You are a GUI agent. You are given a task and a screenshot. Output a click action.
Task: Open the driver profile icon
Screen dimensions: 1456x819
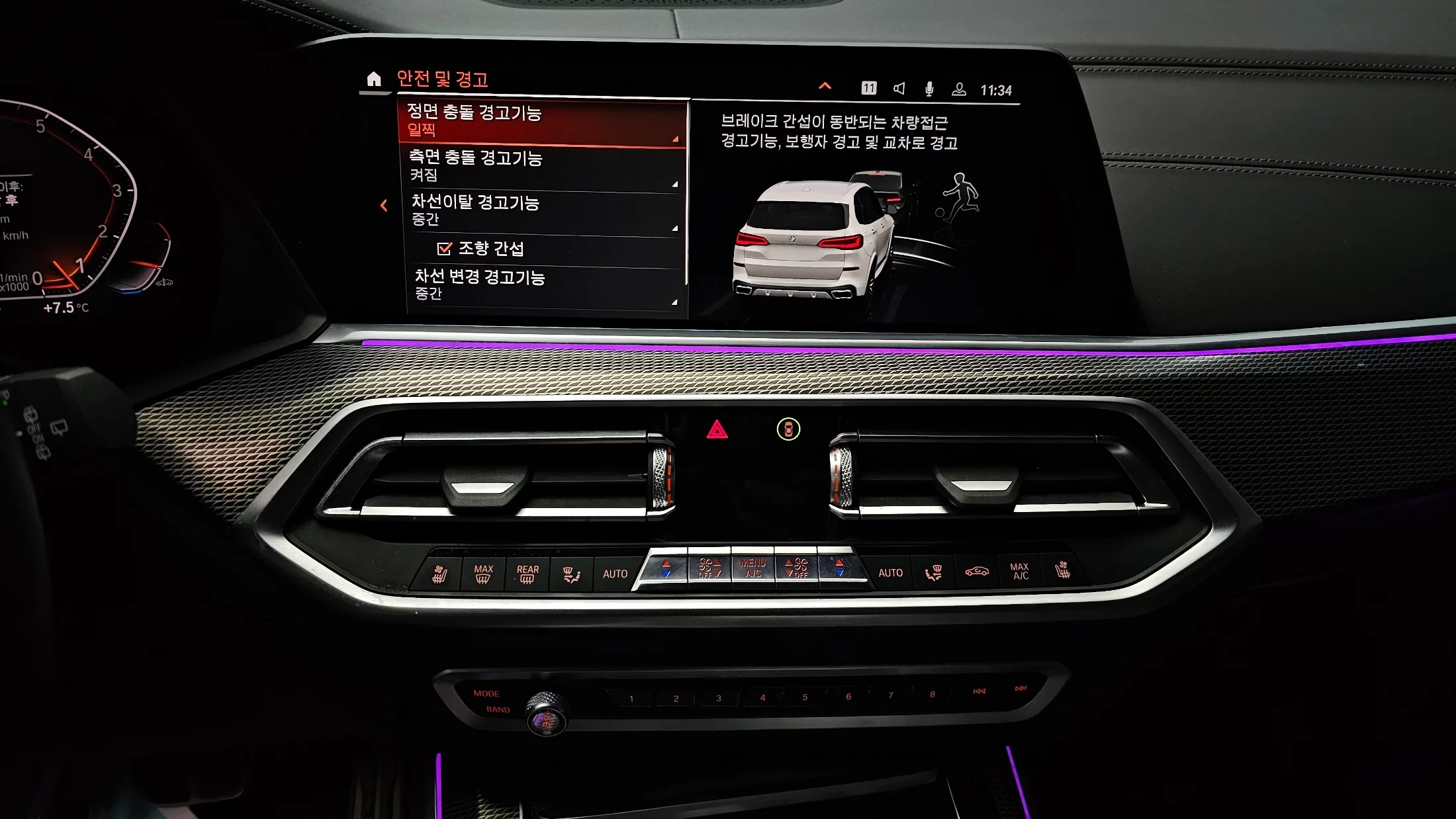click(x=958, y=89)
